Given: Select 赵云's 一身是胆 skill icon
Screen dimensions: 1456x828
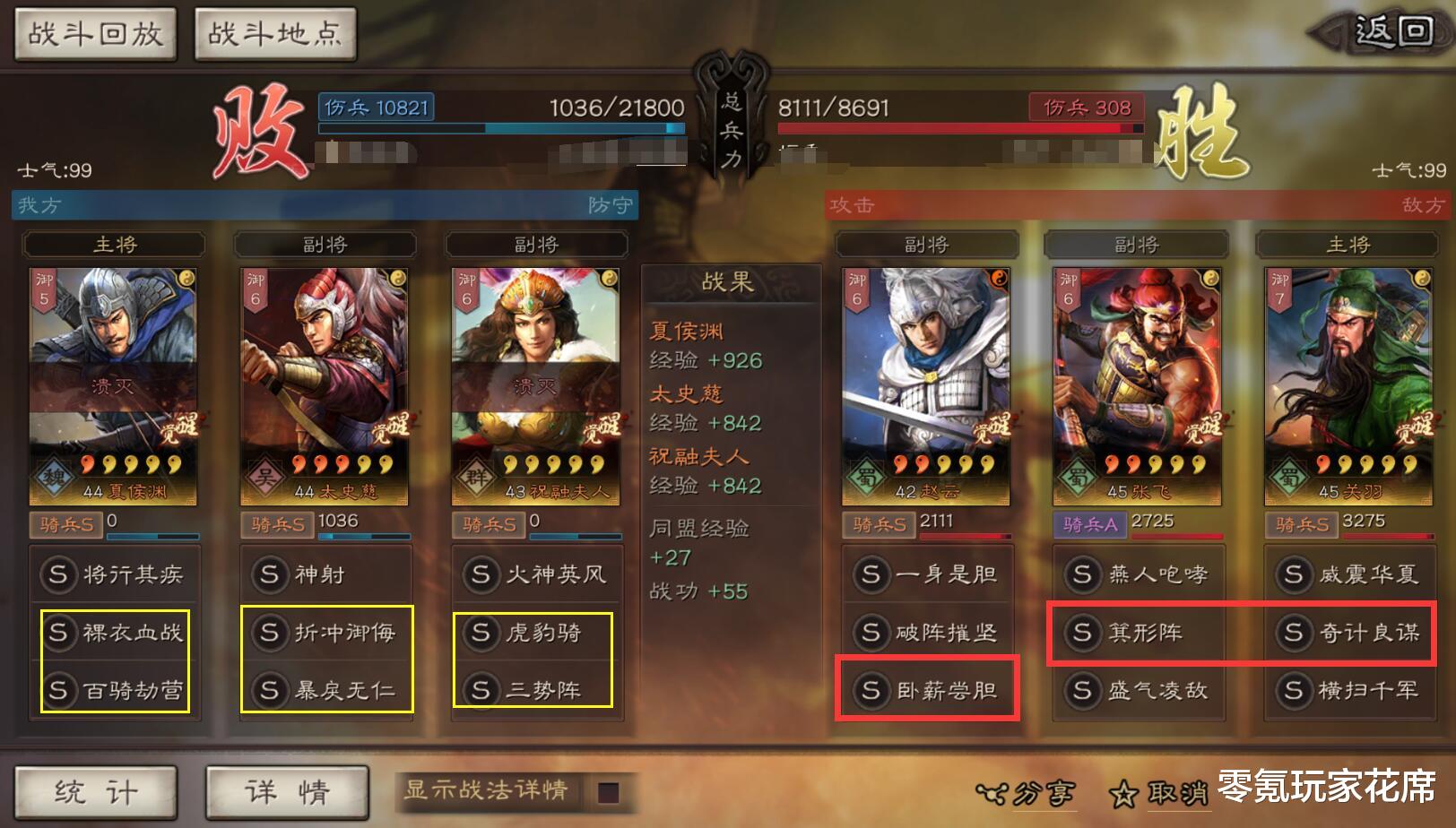Looking at the screenshot, I should click(928, 574).
